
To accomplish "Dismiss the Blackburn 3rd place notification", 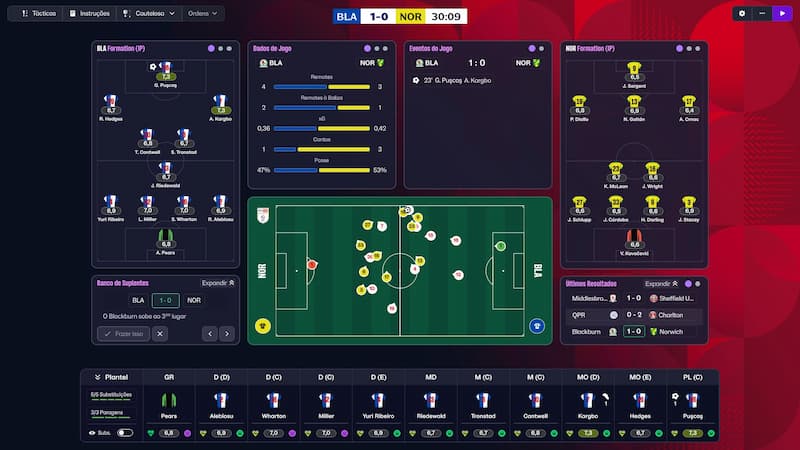I will tap(160, 334).
